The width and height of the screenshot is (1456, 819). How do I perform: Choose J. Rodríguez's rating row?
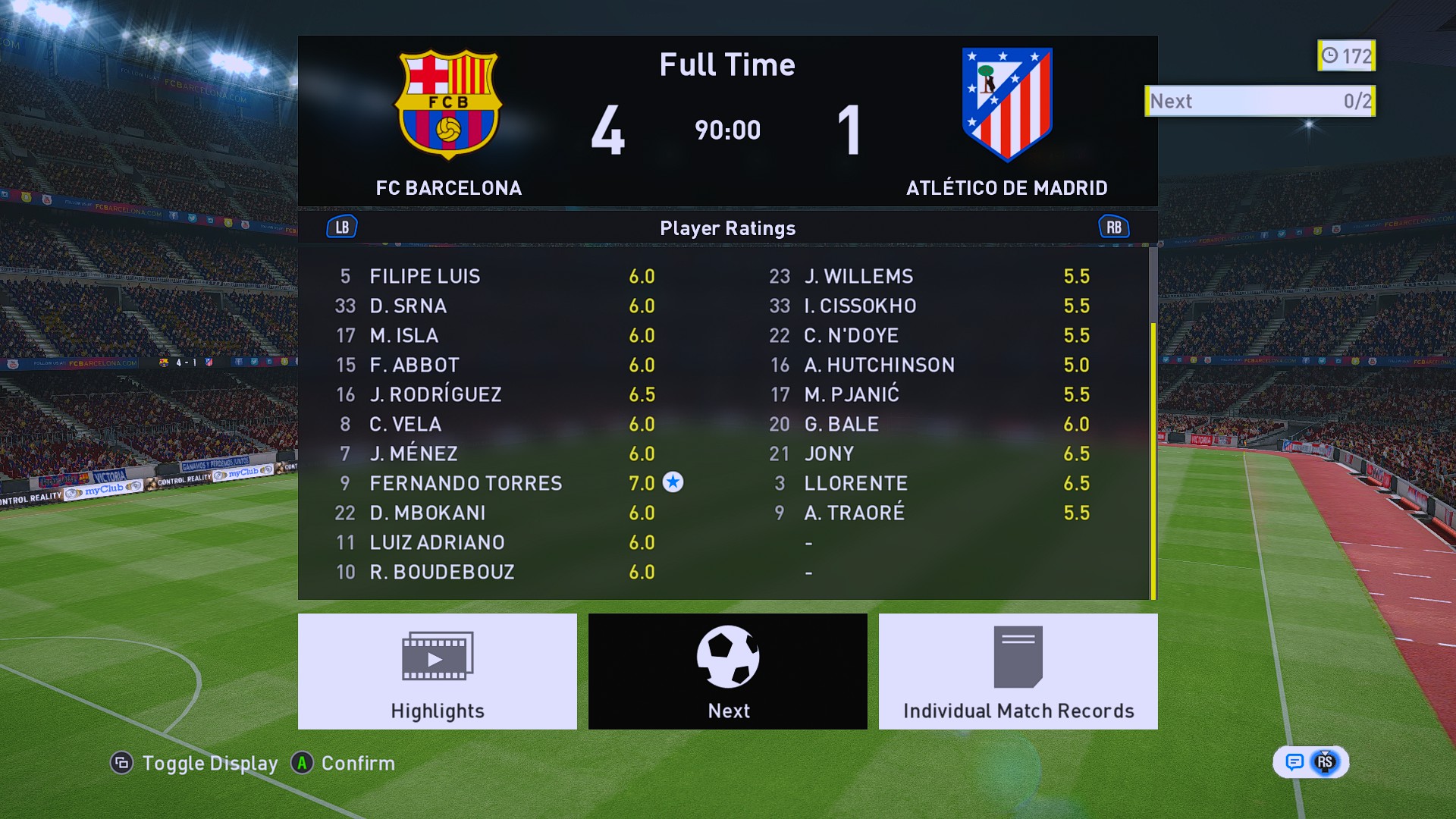tap(435, 394)
